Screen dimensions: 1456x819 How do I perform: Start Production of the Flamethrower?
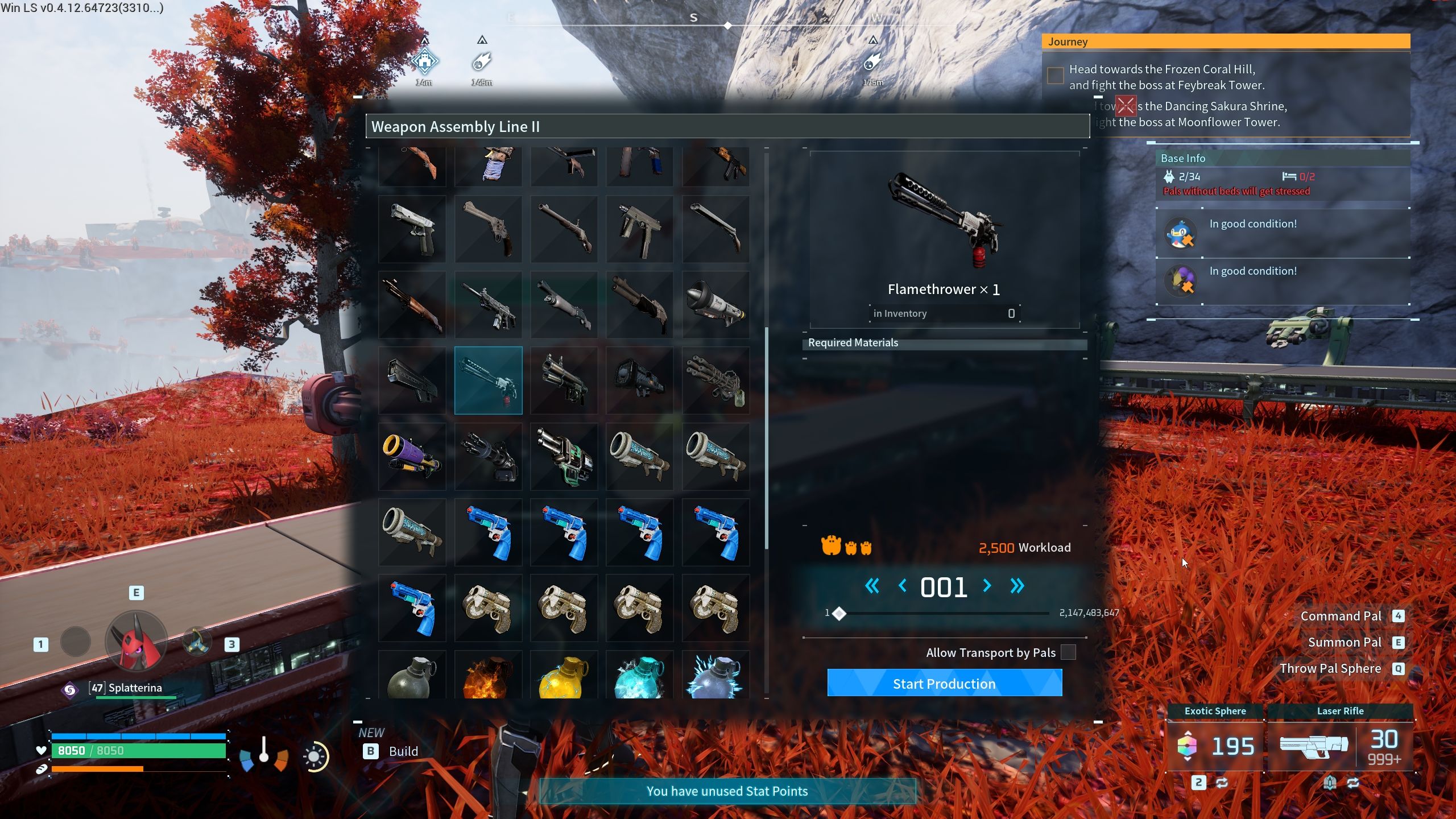click(x=944, y=683)
